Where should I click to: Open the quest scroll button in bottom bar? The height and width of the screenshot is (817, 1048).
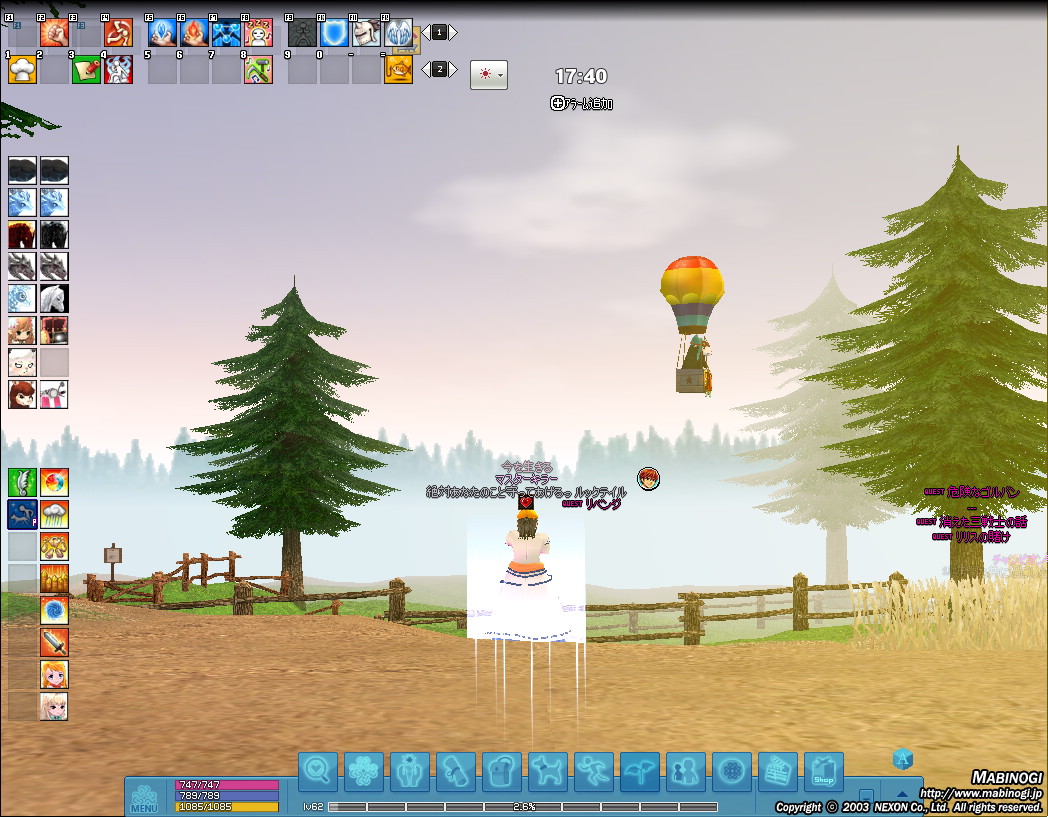point(455,771)
